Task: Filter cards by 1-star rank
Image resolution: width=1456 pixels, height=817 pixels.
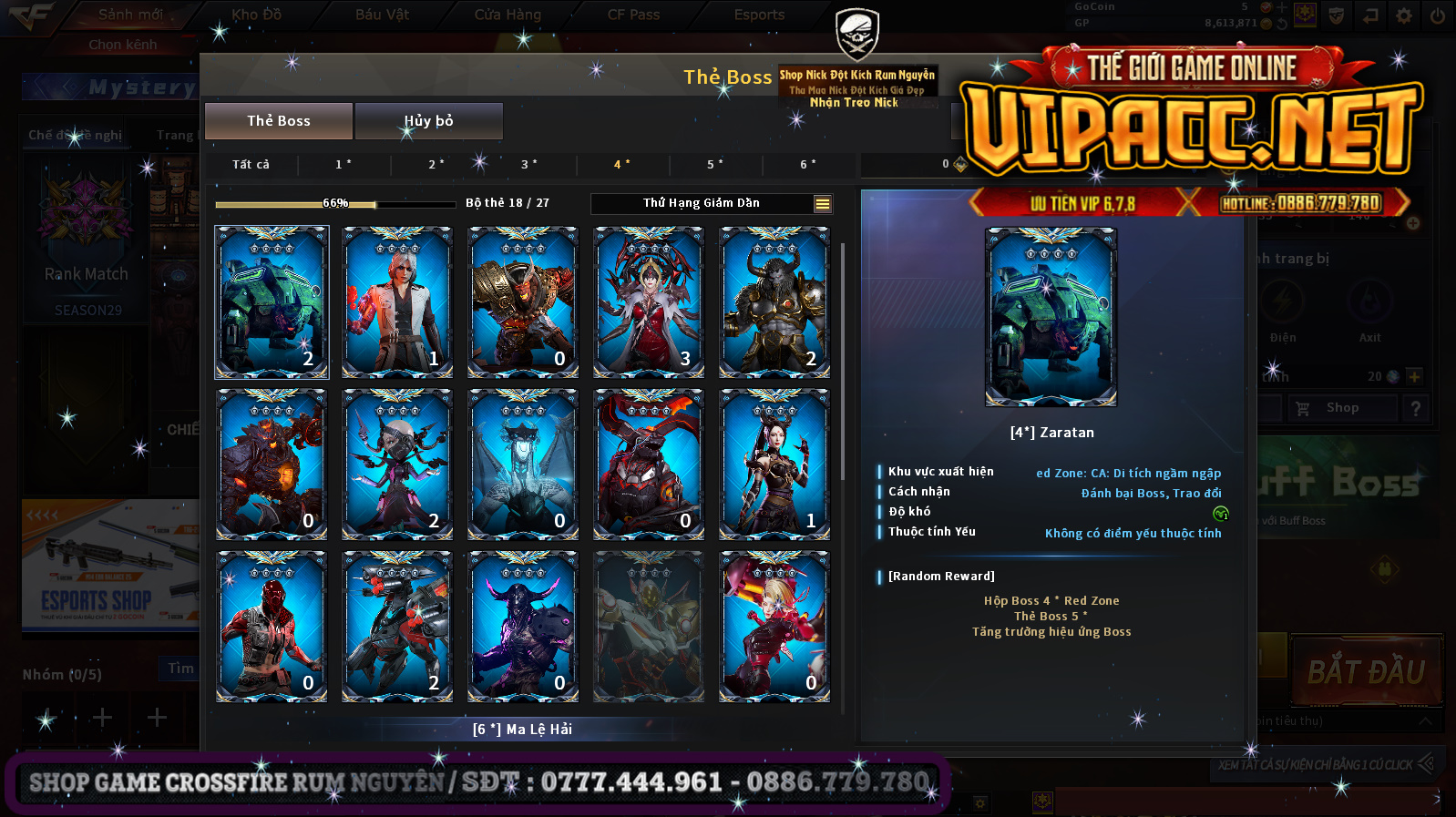Action: [x=343, y=165]
